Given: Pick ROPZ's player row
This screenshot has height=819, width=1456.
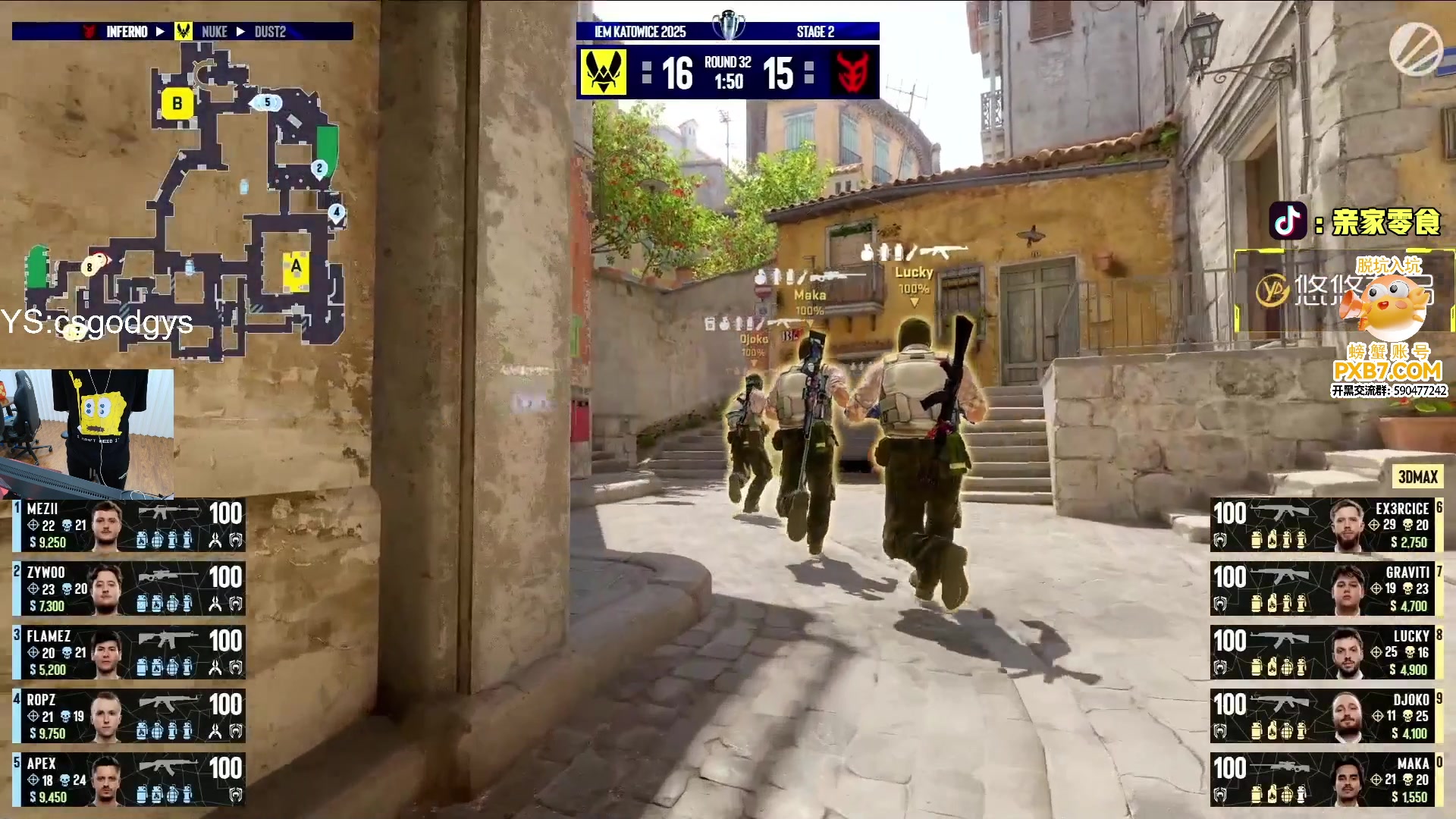Looking at the screenshot, I should [x=129, y=716].
